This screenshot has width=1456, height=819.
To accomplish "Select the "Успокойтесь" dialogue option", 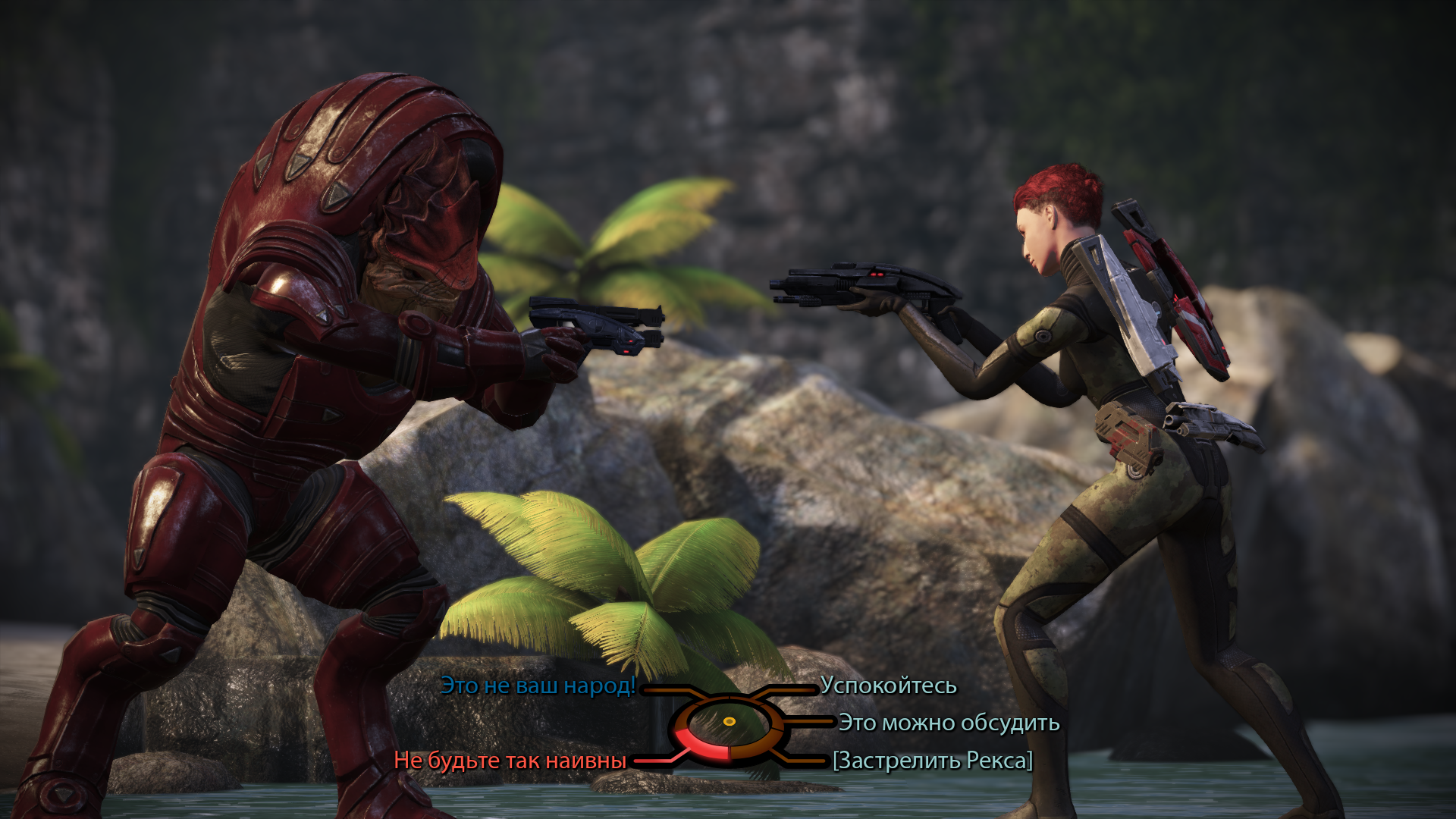I will [x=888, y=686].
